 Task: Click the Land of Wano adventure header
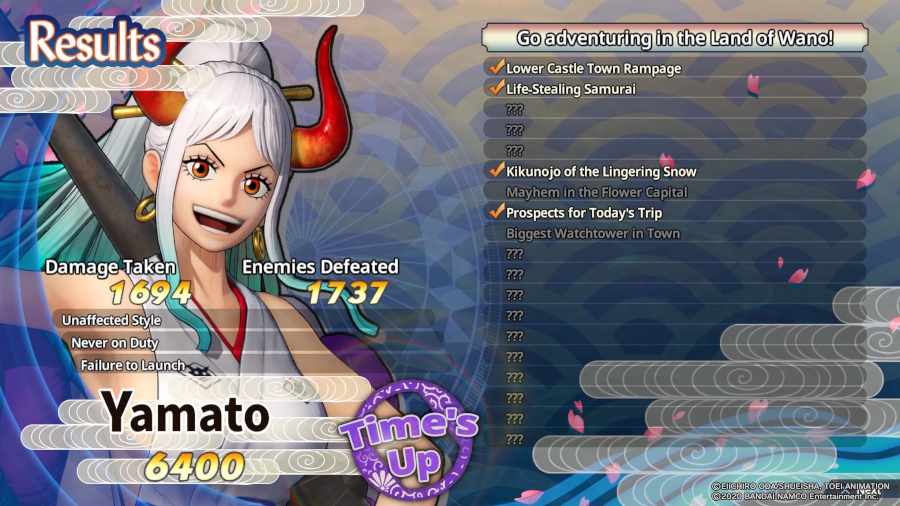(x=674, y=39)
